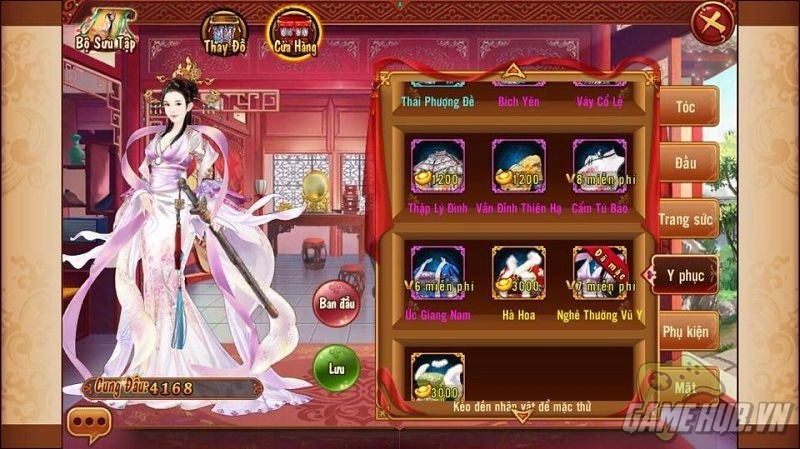Image resolution: width=800 pixels, height=449 pixels.
Task: Pick the Vân Đình Thiên Hạ outfit
Action: (x=518, y=166)
